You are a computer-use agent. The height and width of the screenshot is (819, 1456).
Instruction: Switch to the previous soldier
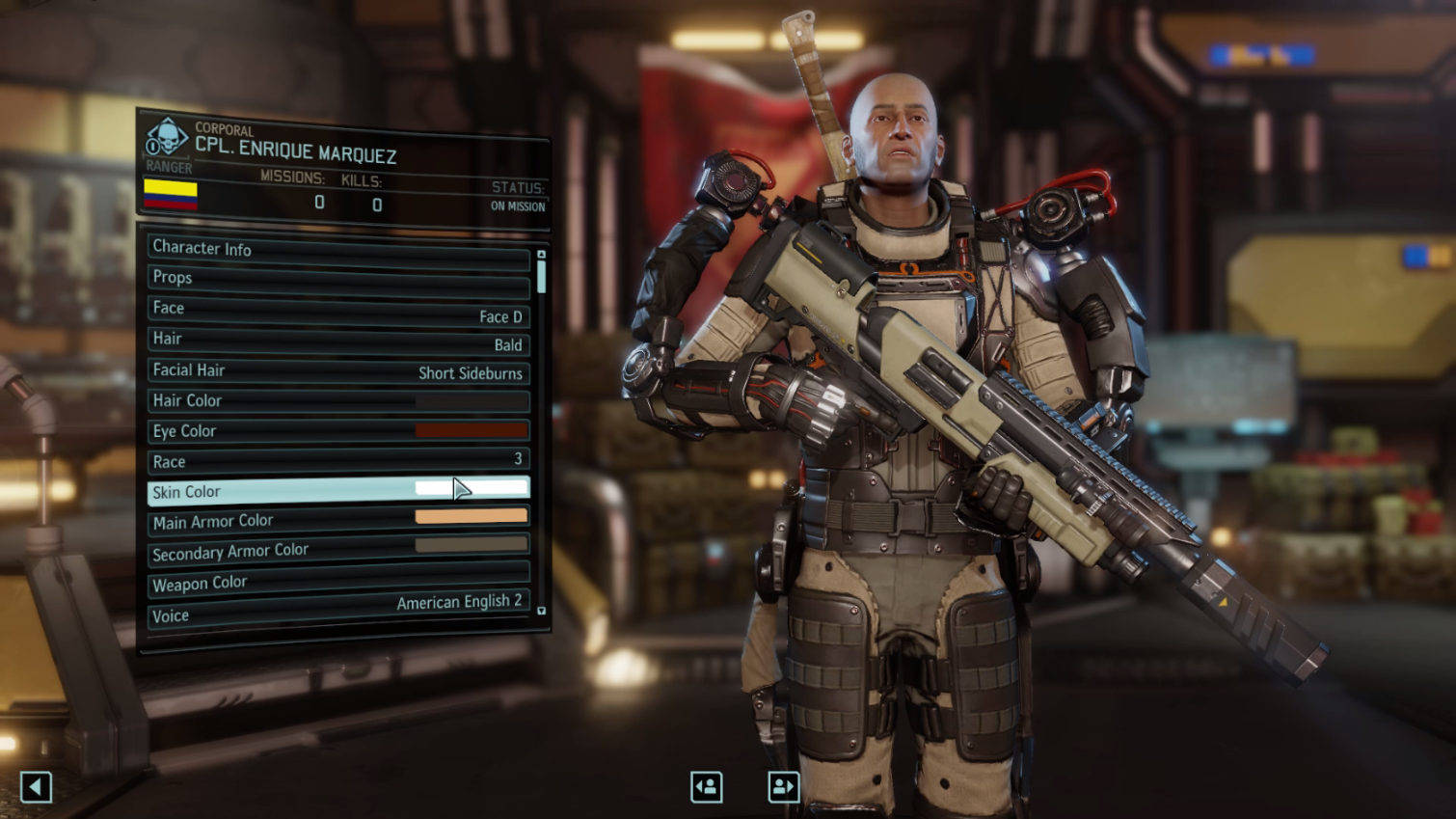[x=707, y=787]
